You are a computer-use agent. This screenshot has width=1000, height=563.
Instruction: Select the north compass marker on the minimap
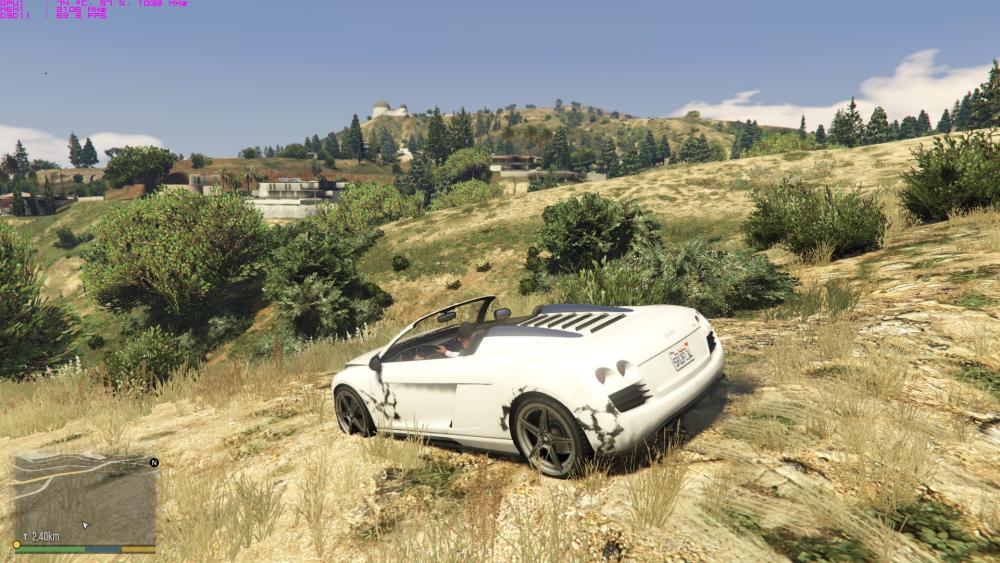[154, 463]
